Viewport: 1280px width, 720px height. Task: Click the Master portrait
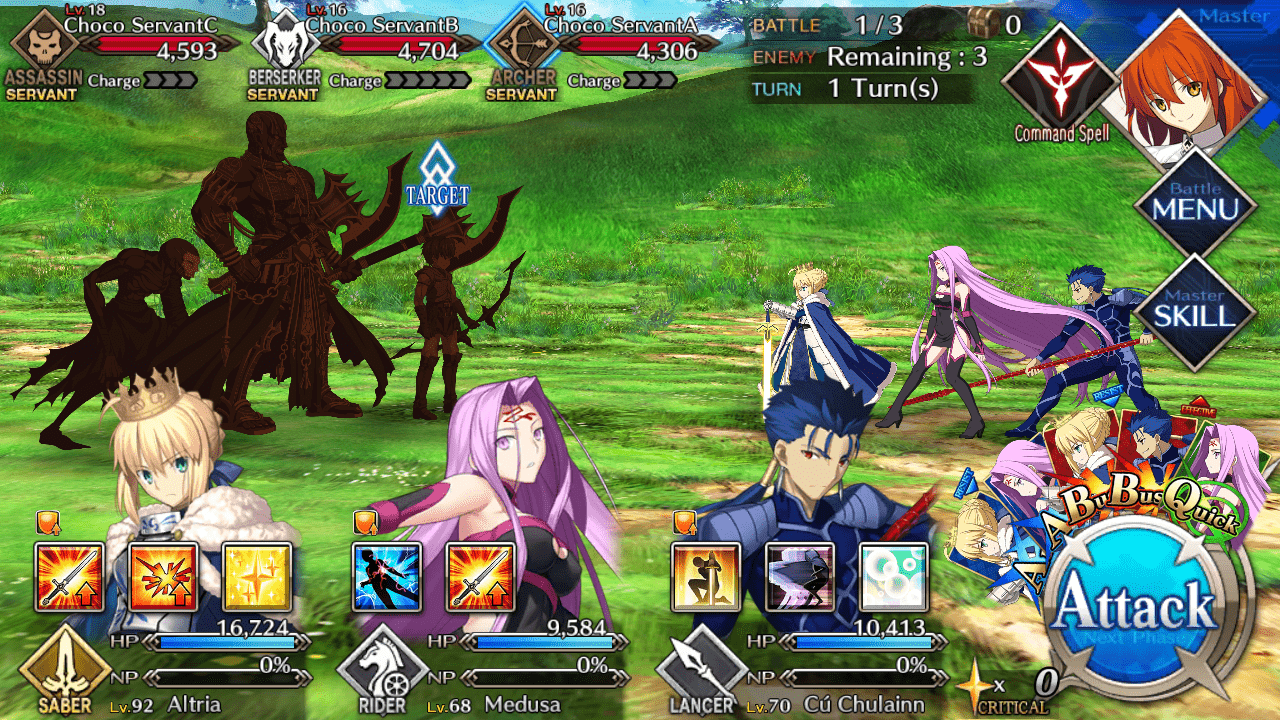point(1182,87)
